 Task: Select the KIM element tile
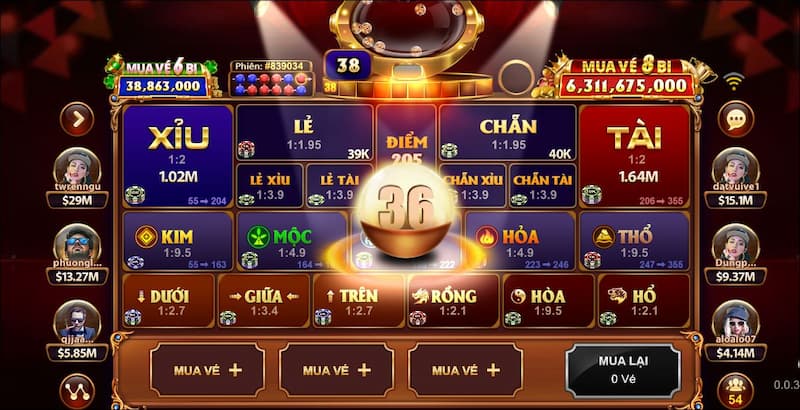177,241
